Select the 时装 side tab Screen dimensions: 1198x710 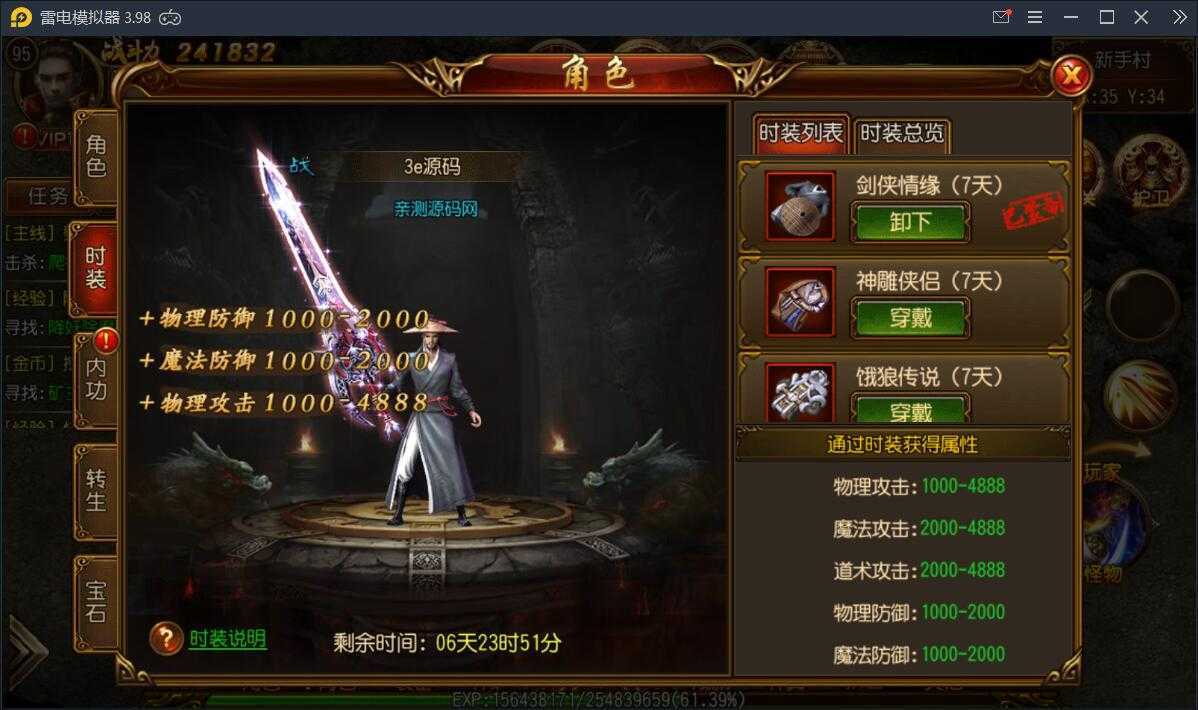click(96, 268)
